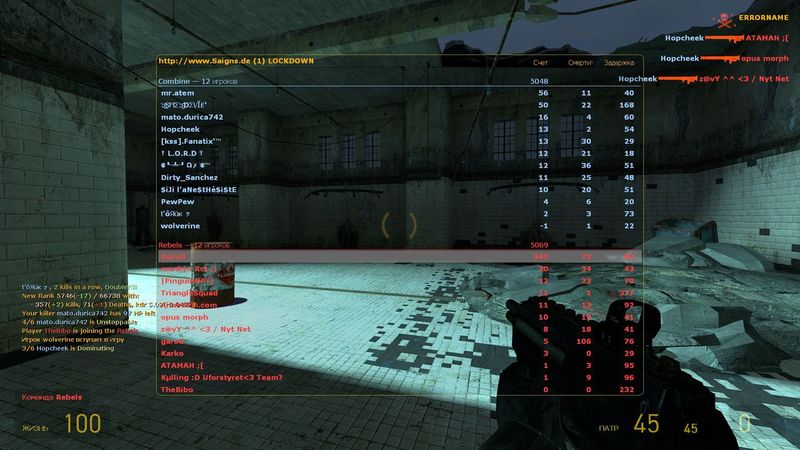The height and width of the screenshot is (450, 800).
Task: Select mr.atem in the Combine scoreboard
Action: (x=178, y=92)
